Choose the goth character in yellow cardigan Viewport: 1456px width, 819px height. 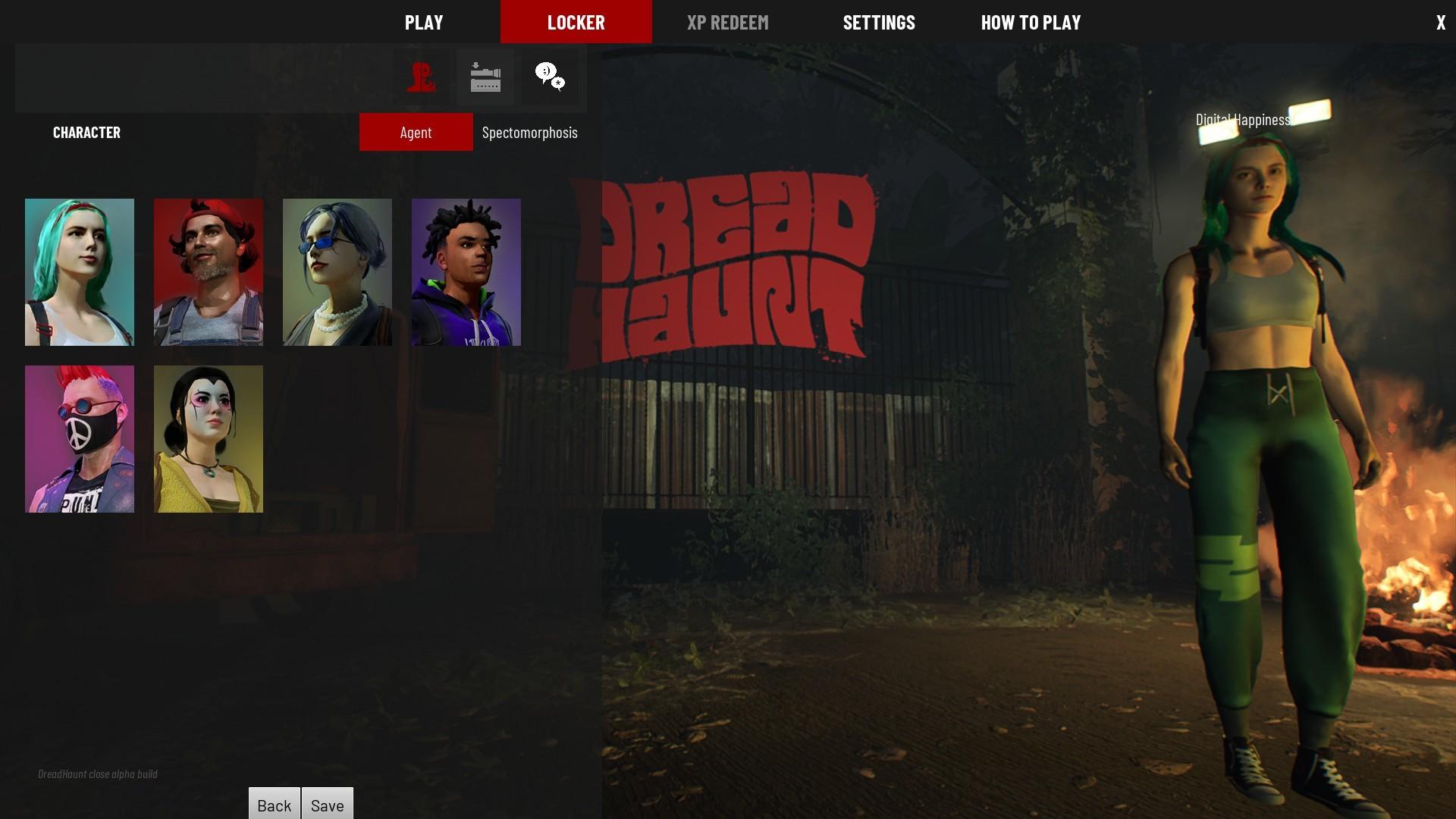pyautogui.click(x=208, y=438)
